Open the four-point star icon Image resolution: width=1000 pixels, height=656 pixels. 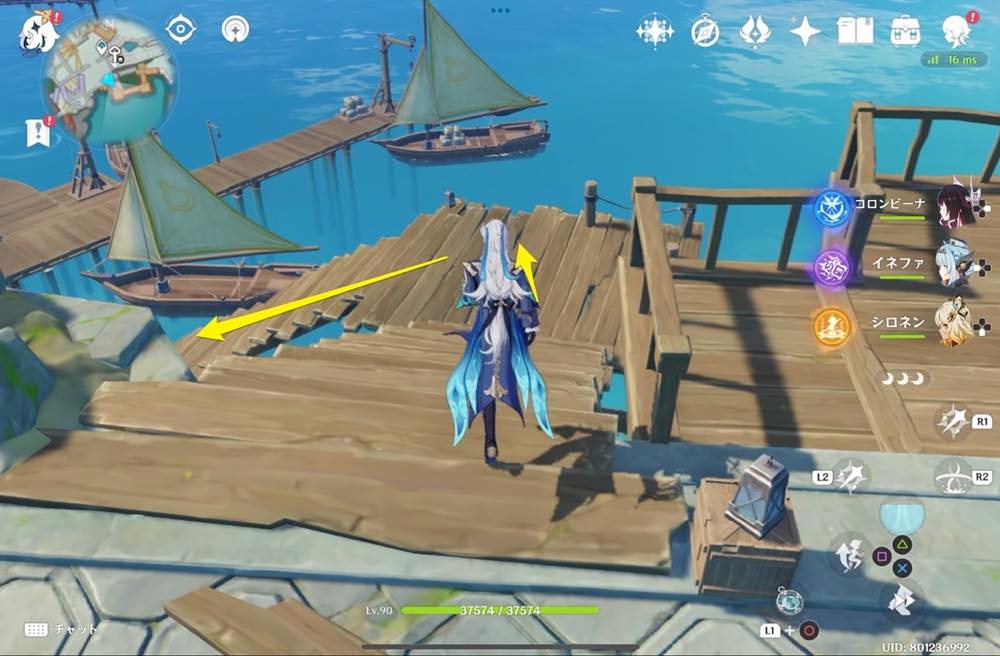[805, 32]
